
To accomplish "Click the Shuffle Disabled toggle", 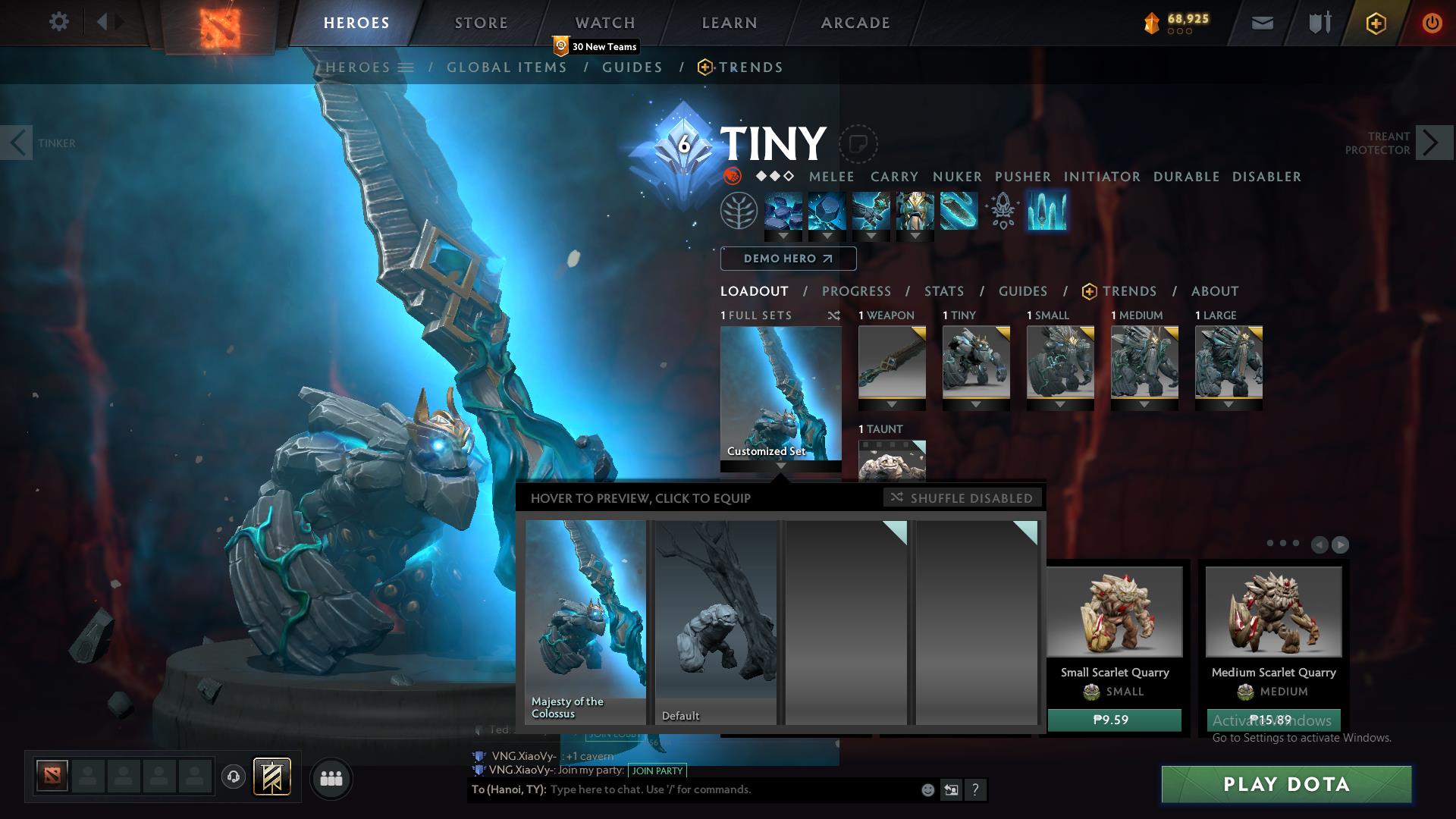I will pos(962,498).
